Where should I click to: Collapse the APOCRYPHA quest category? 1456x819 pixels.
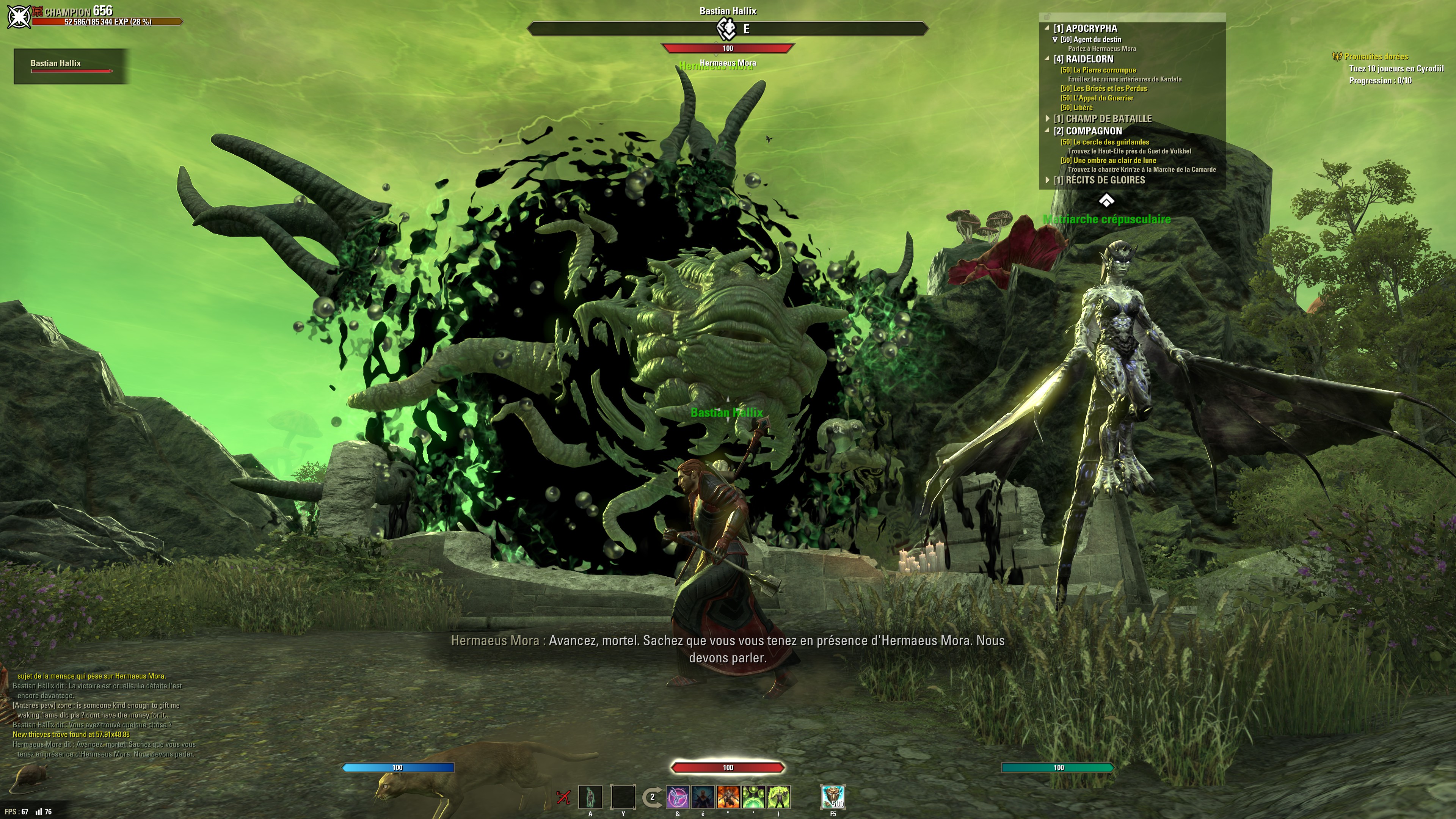point(1047,28)
